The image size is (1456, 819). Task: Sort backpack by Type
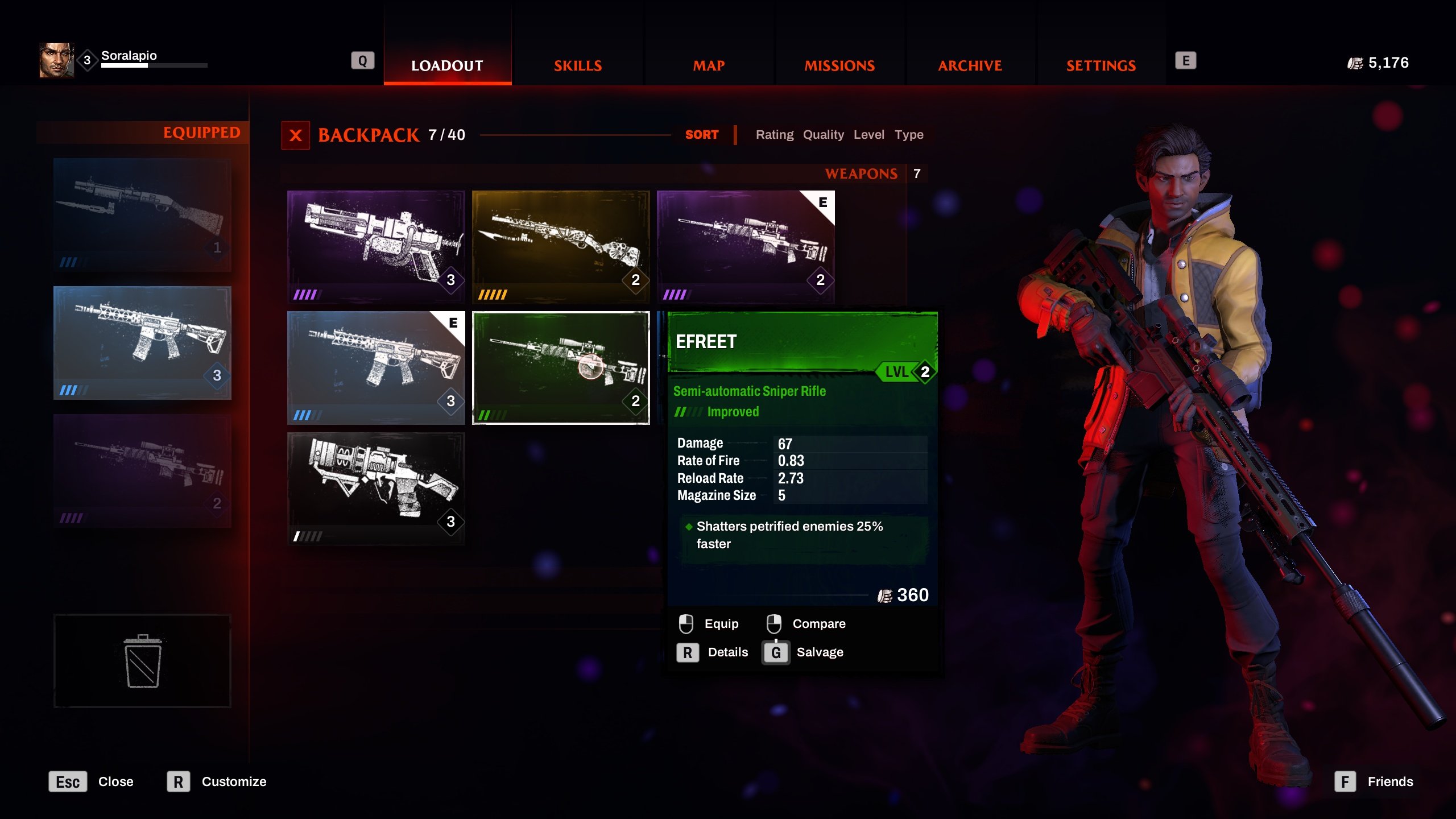(x=909, y=135)
